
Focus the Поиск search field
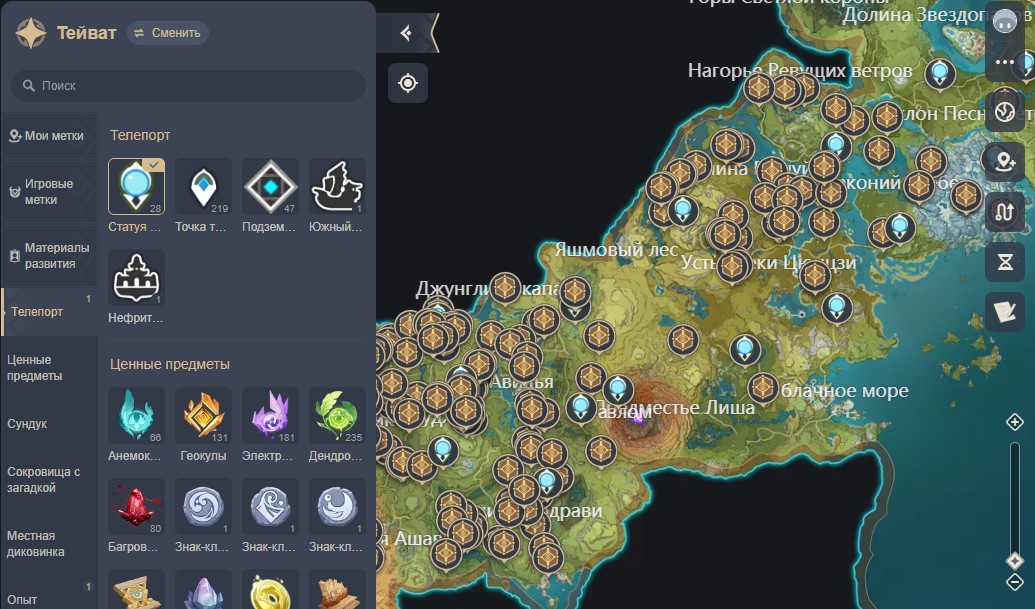pyautogui.click(x=188, y=86)
